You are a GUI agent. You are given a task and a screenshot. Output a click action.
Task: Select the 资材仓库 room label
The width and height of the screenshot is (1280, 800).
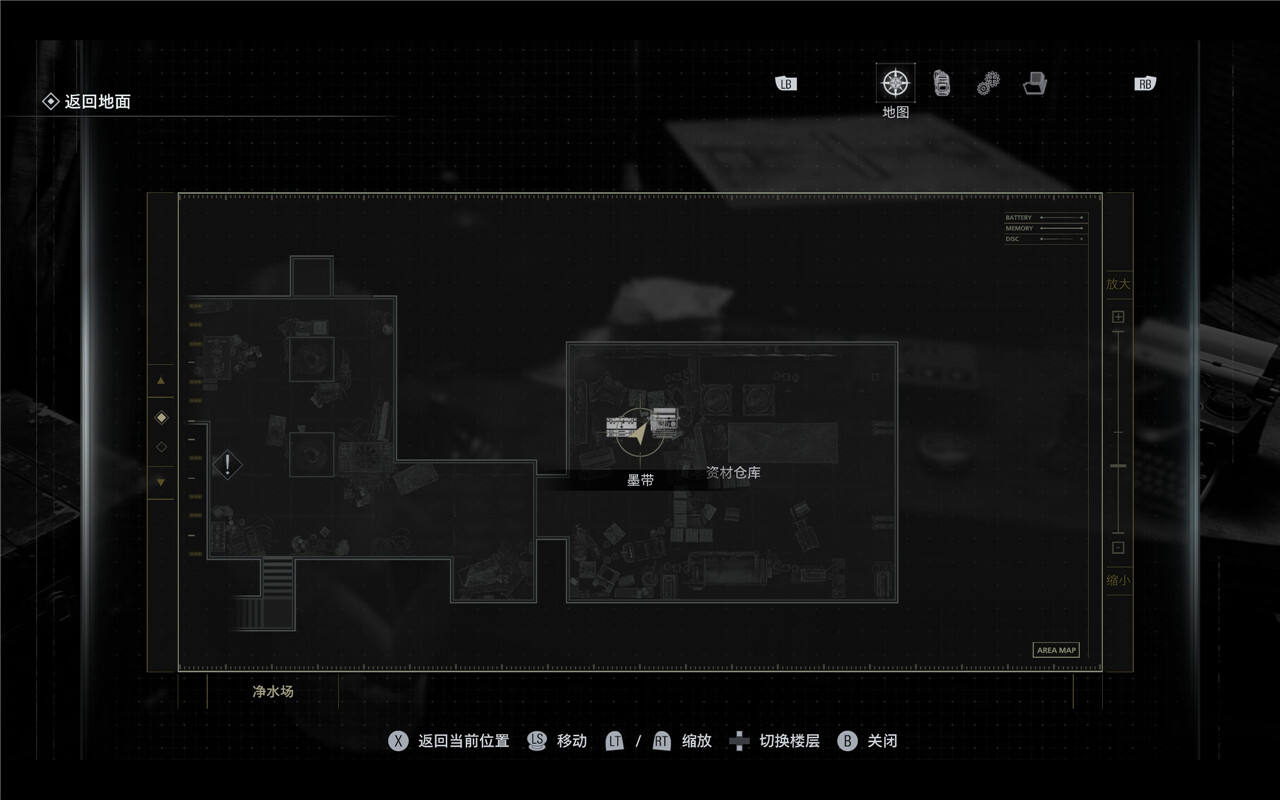tap(733, 472)
